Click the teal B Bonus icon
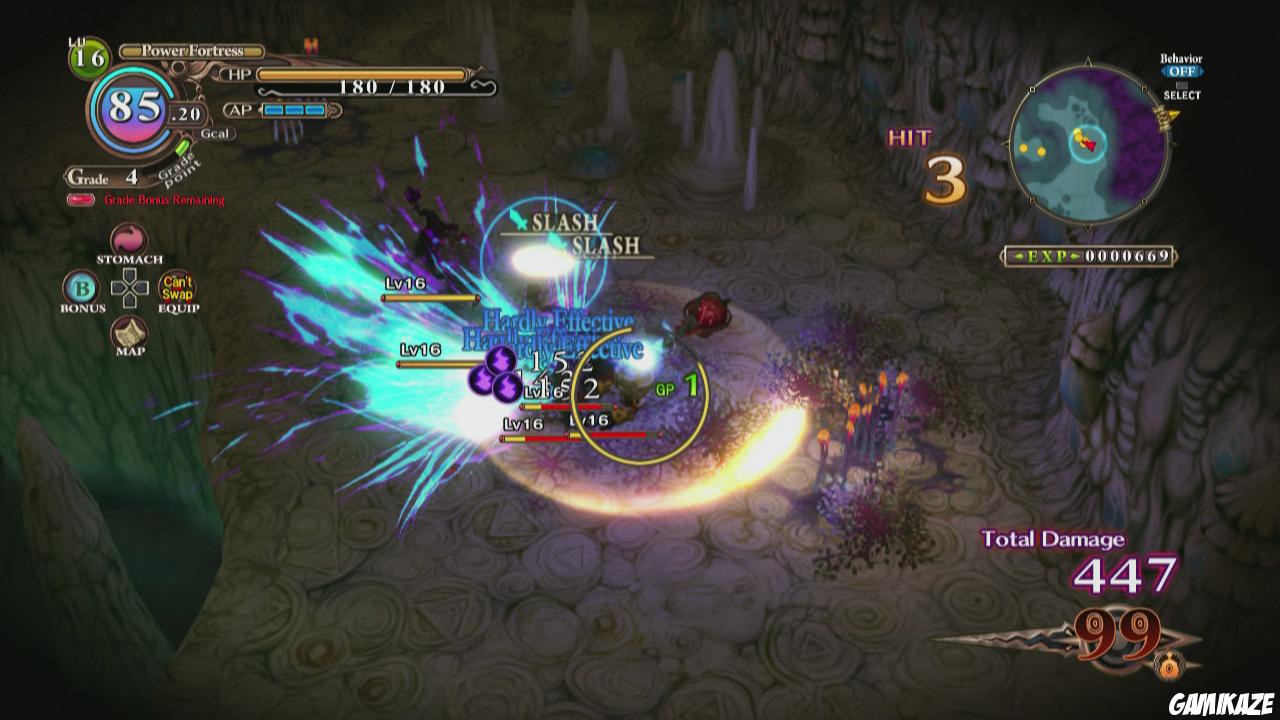 click(83, 288)
